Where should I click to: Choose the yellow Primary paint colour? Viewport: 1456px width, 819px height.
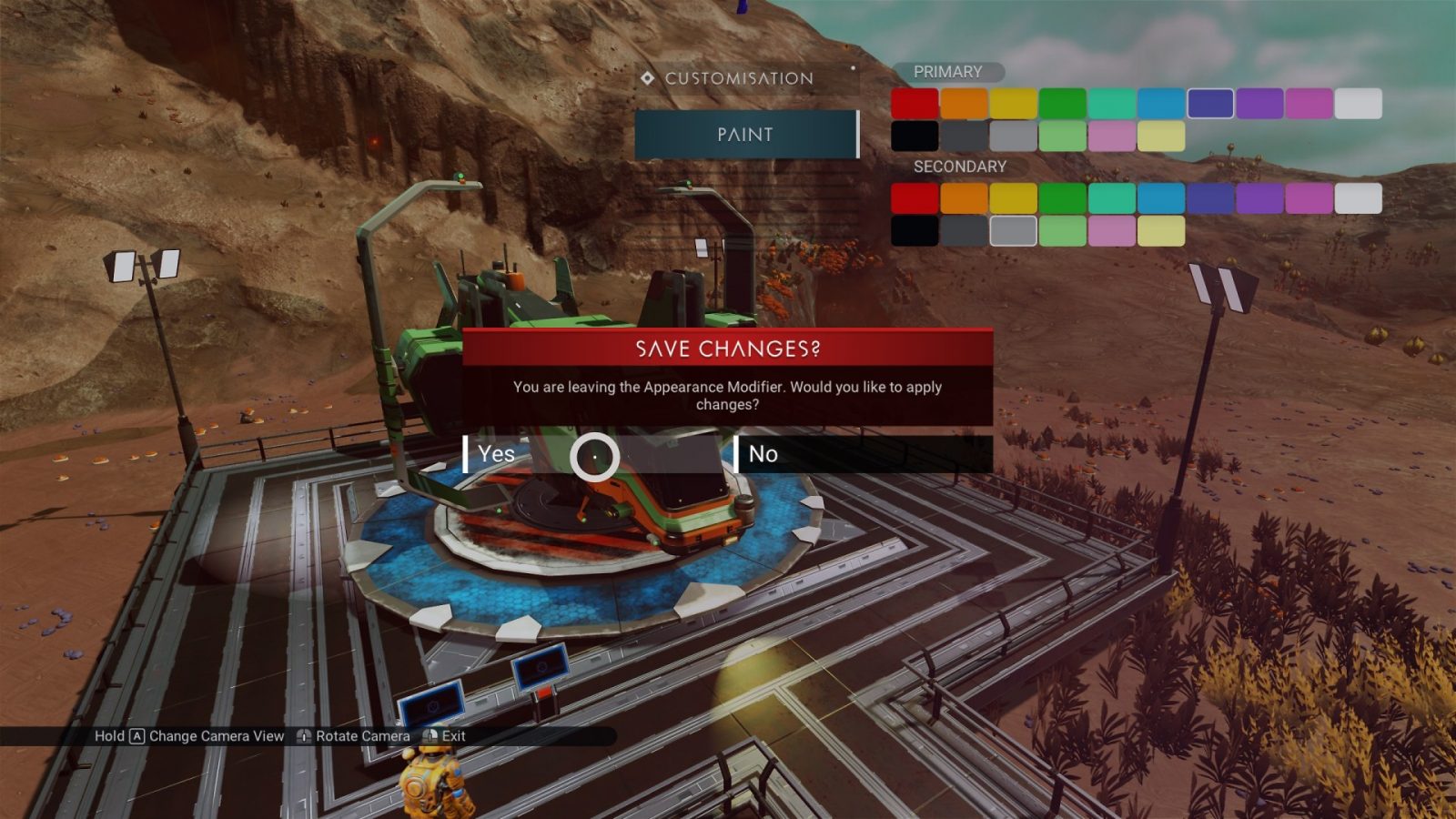coord(1013,104)
